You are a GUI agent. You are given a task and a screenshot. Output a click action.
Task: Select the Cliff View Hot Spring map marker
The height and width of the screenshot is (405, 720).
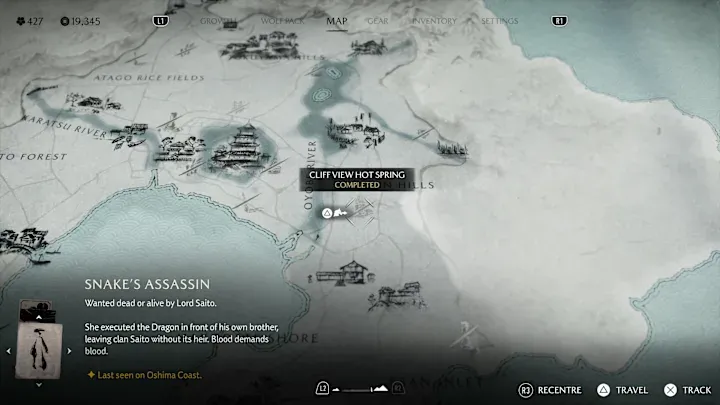point(326,212)
